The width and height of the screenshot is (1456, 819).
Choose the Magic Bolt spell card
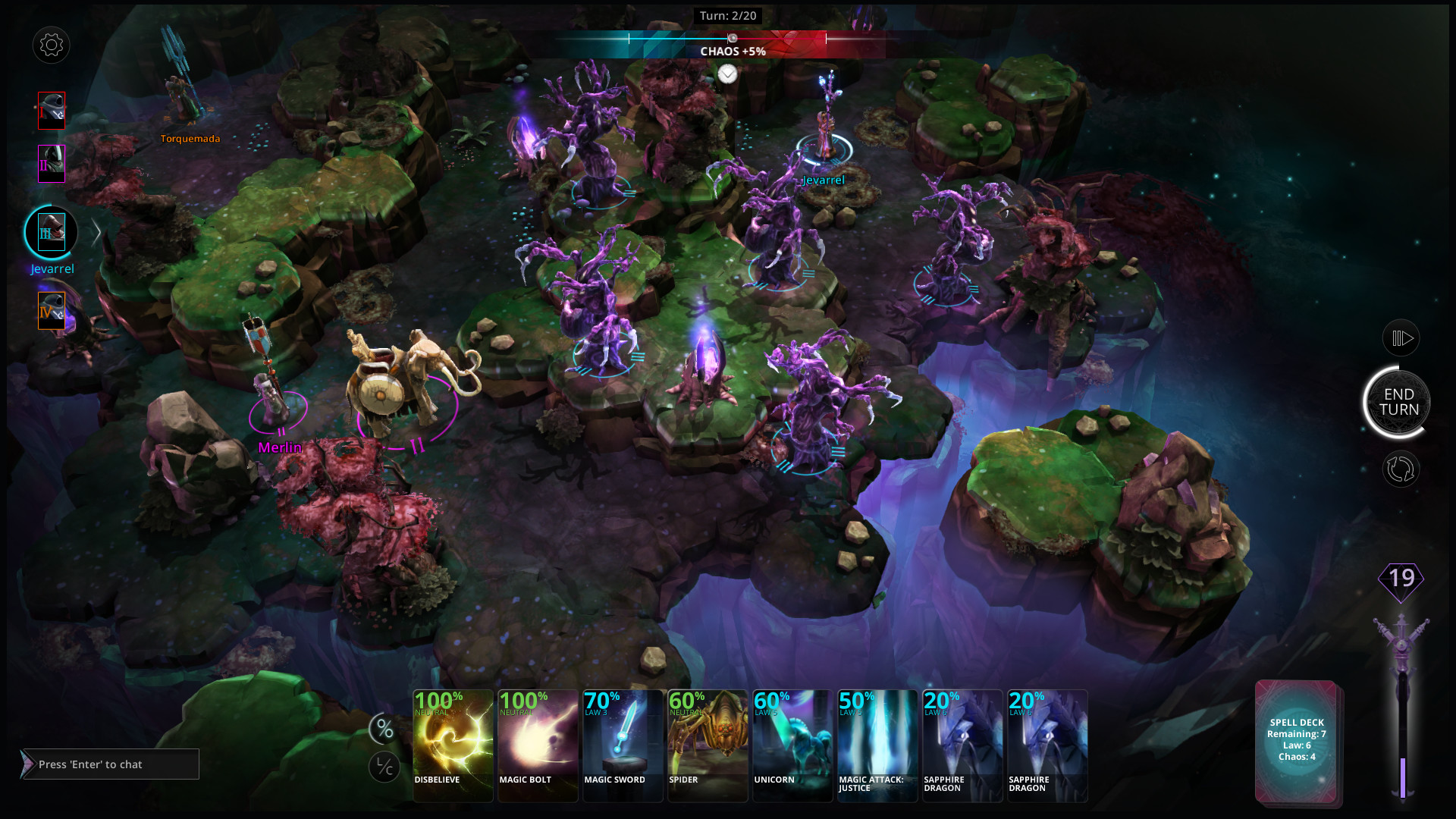[538, 745]
